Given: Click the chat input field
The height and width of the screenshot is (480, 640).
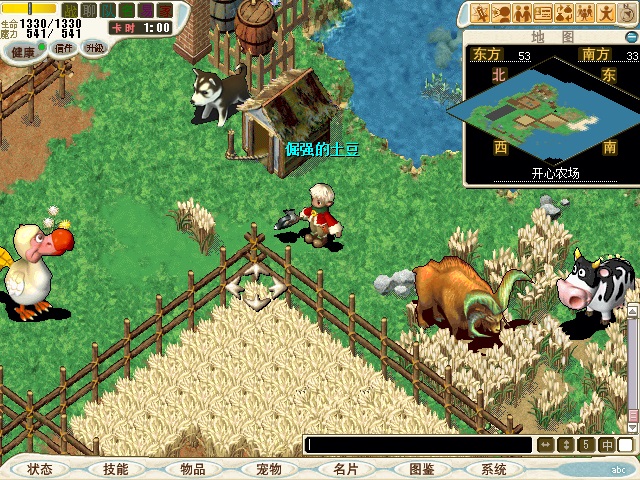Looking at the screenshot, I should pos(418,445).
